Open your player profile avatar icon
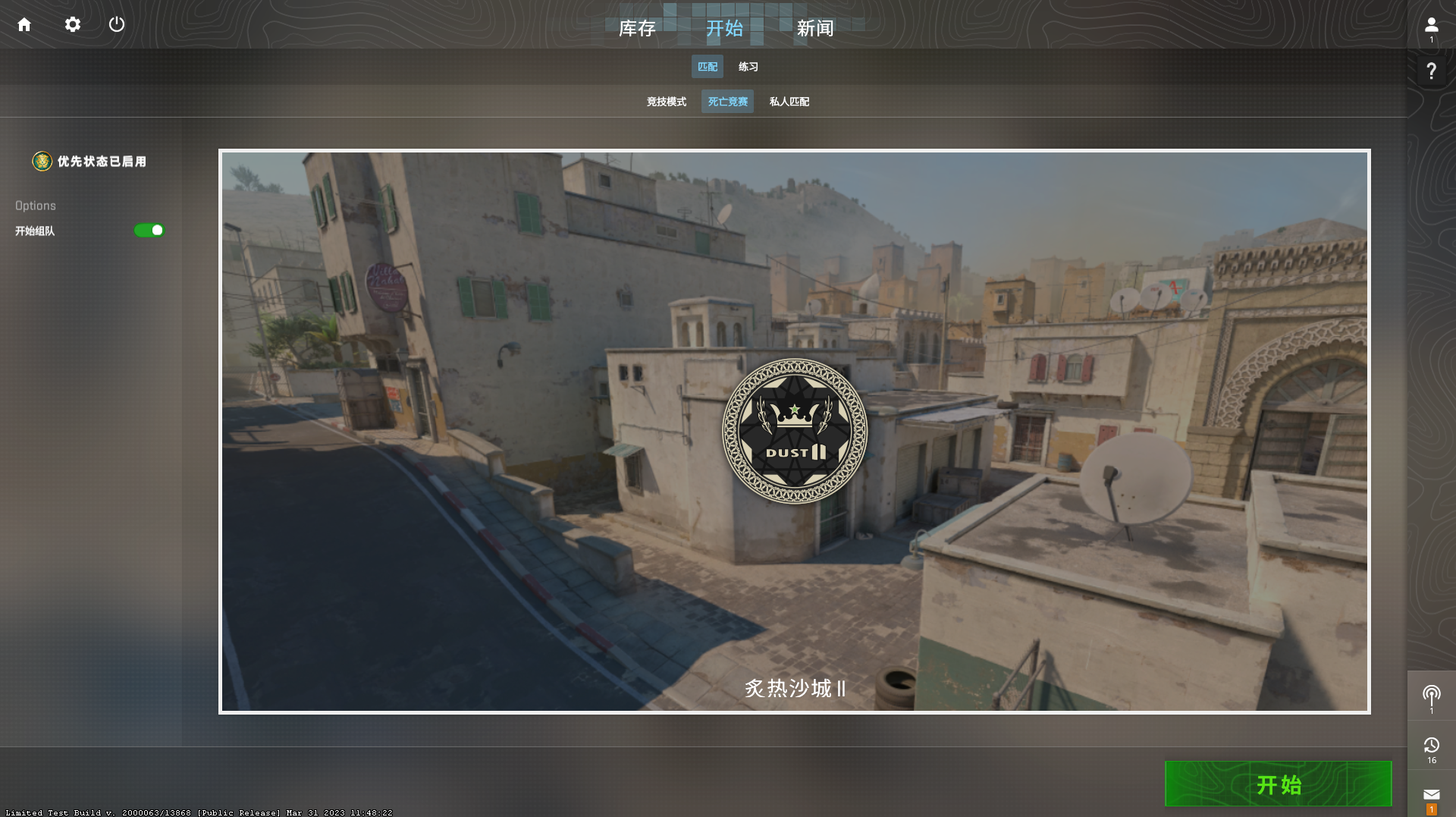 tap(1430, 24)
